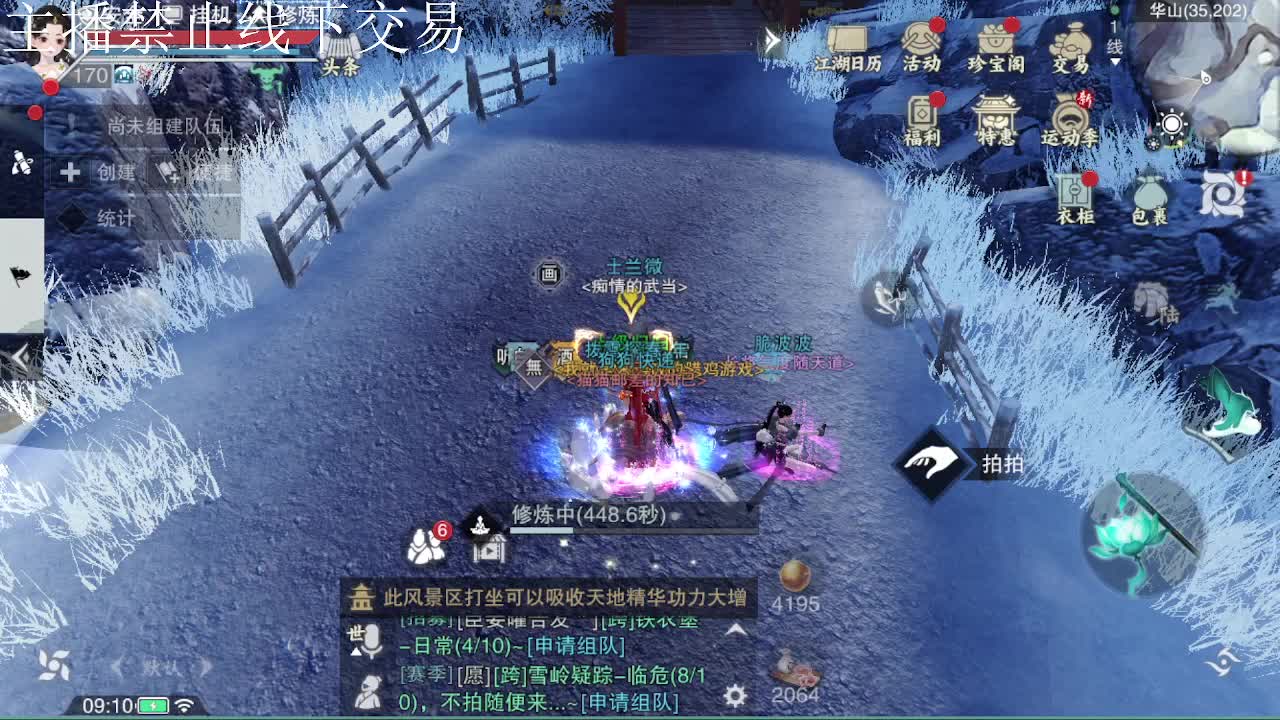Image resolution: width=1280 pixels, height=720 pixels.
Task: Open the 福利 welfare rewards panel
Action: pyautogui.click(x=923, y=115)
